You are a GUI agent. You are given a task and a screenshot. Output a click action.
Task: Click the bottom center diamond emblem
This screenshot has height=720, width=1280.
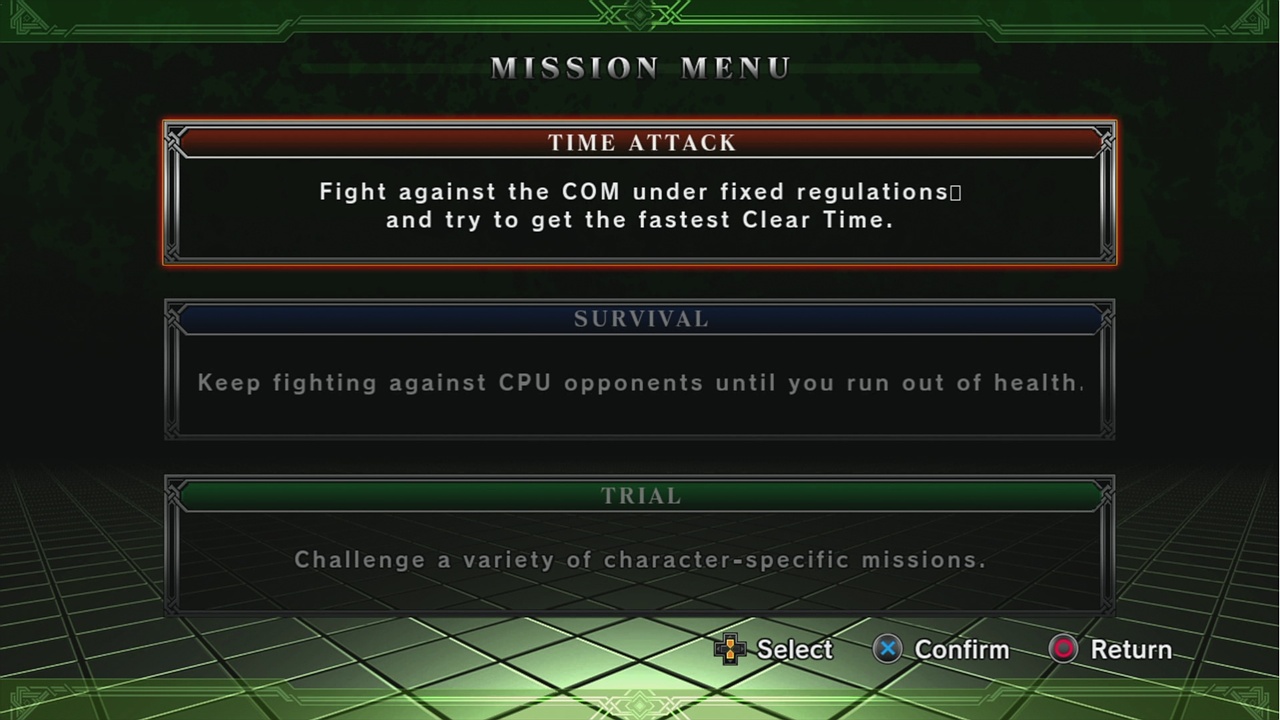(x=639, y=706)
